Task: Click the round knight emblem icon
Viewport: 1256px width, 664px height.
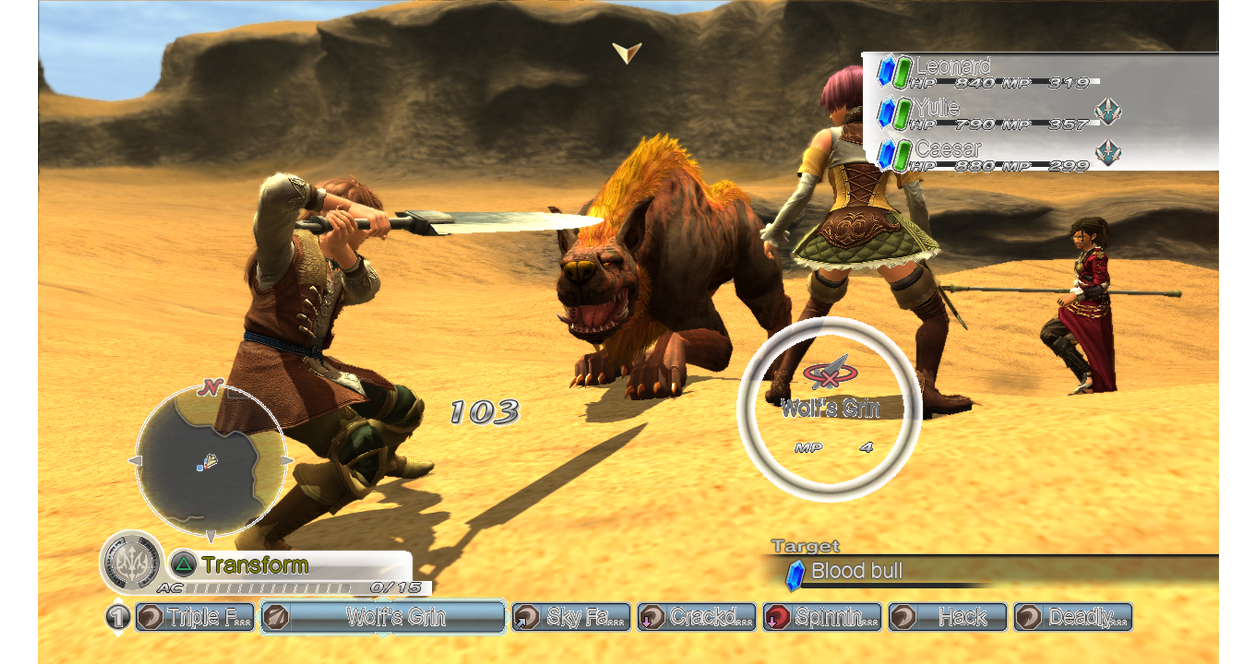Action: click(x=131, y=562)
